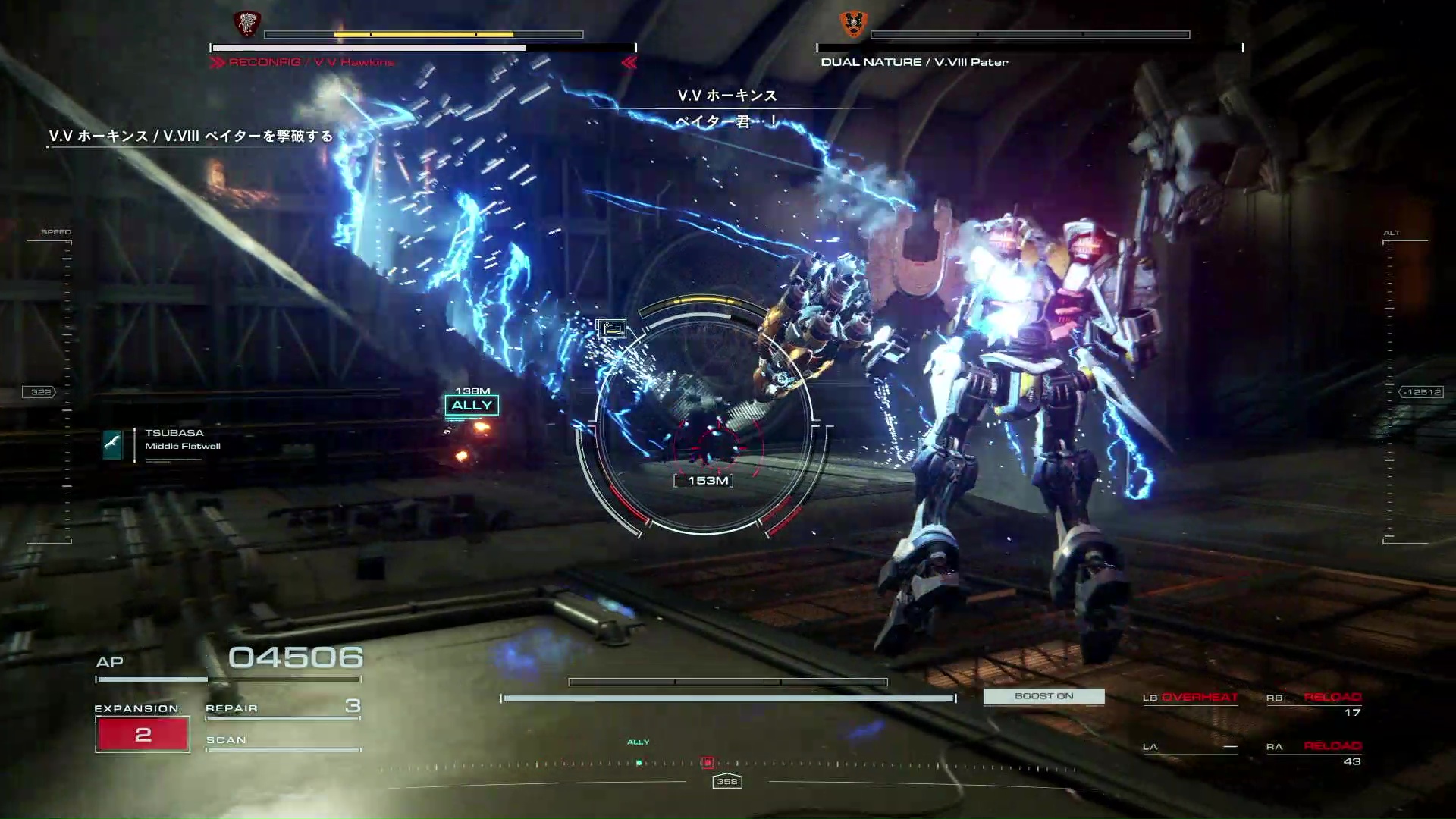Select the empty LA weapon slot

tap(1191, 747)
